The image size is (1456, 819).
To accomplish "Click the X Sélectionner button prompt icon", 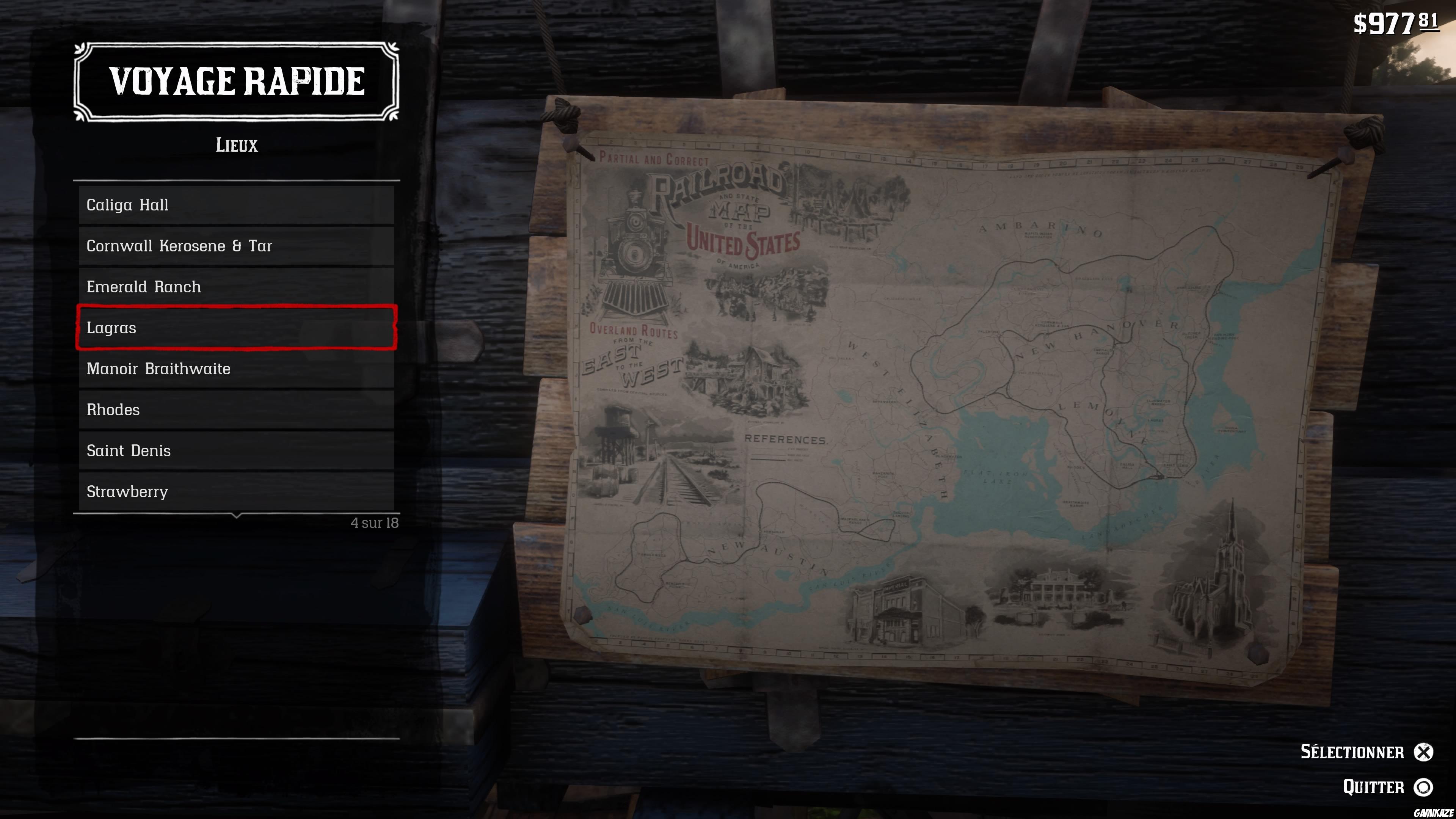I will point(1427,752).
